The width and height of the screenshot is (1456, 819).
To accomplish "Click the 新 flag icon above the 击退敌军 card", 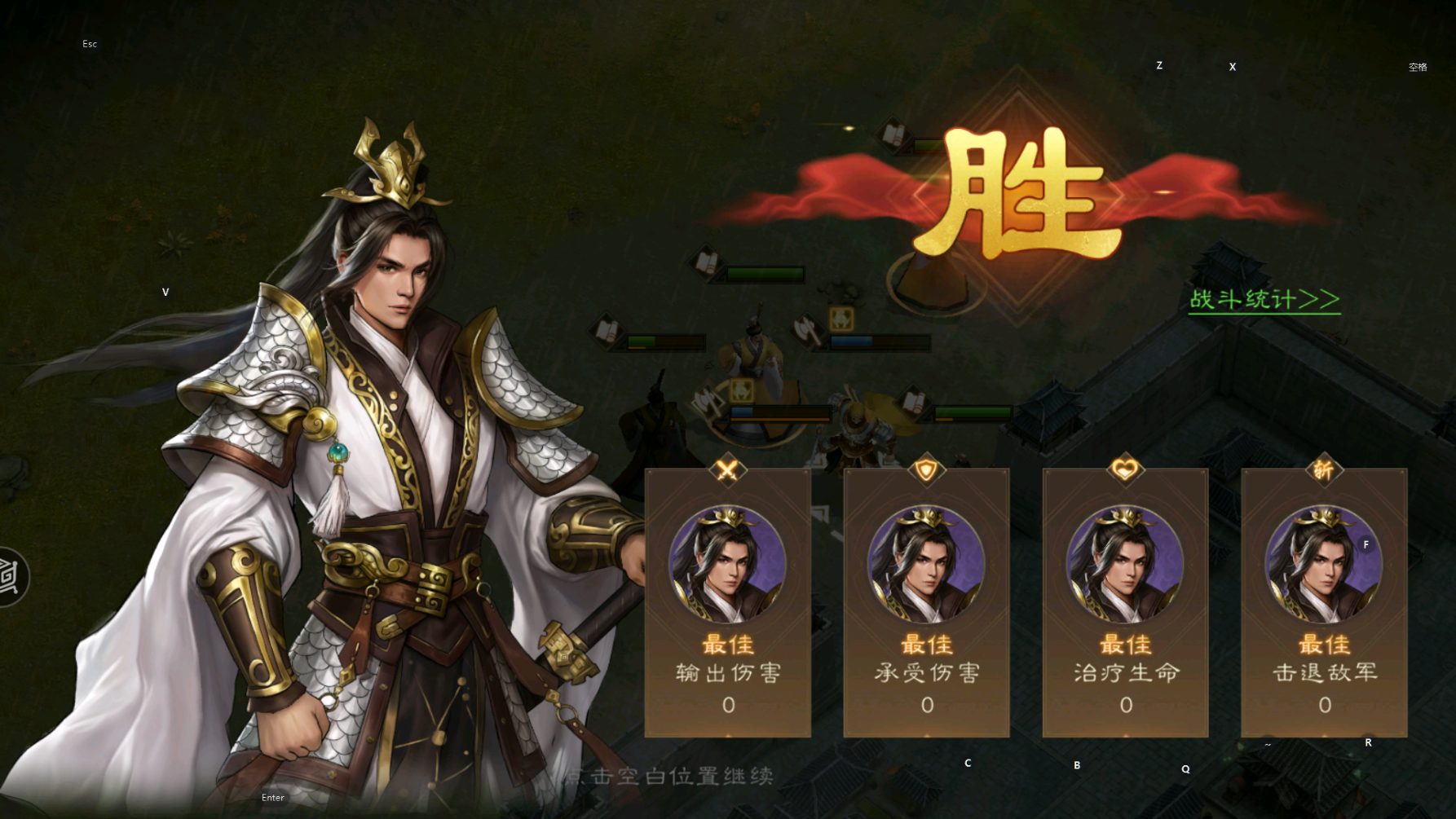I will click(x=1325, y=469).
